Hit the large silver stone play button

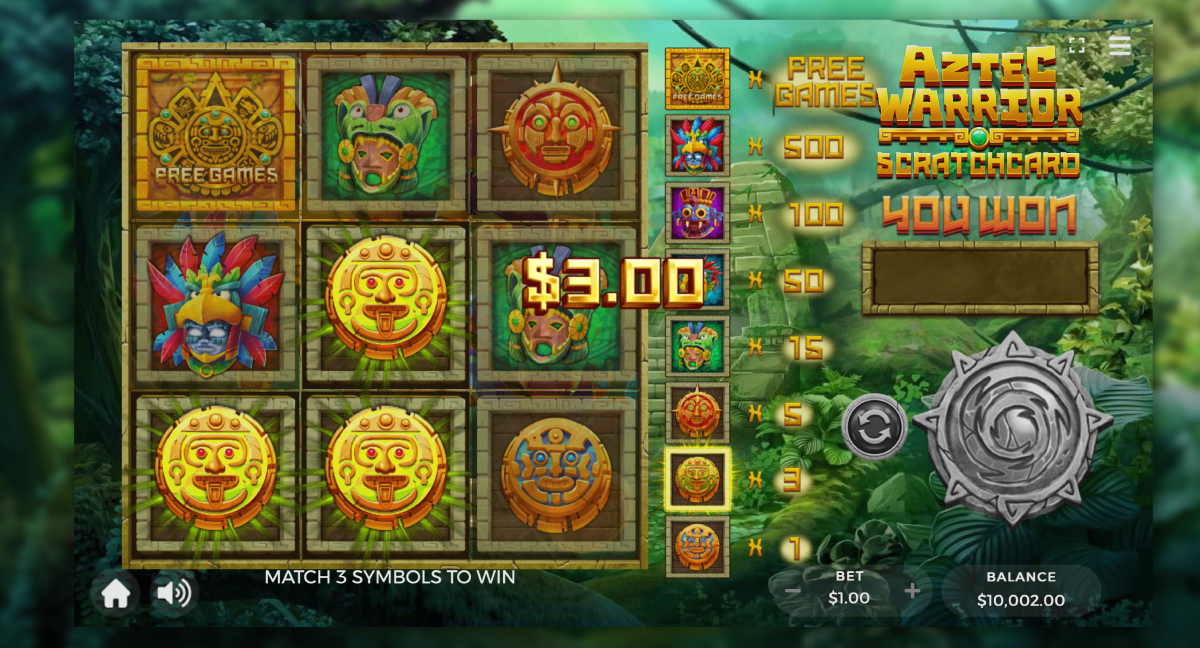(x=1012, y=427)
